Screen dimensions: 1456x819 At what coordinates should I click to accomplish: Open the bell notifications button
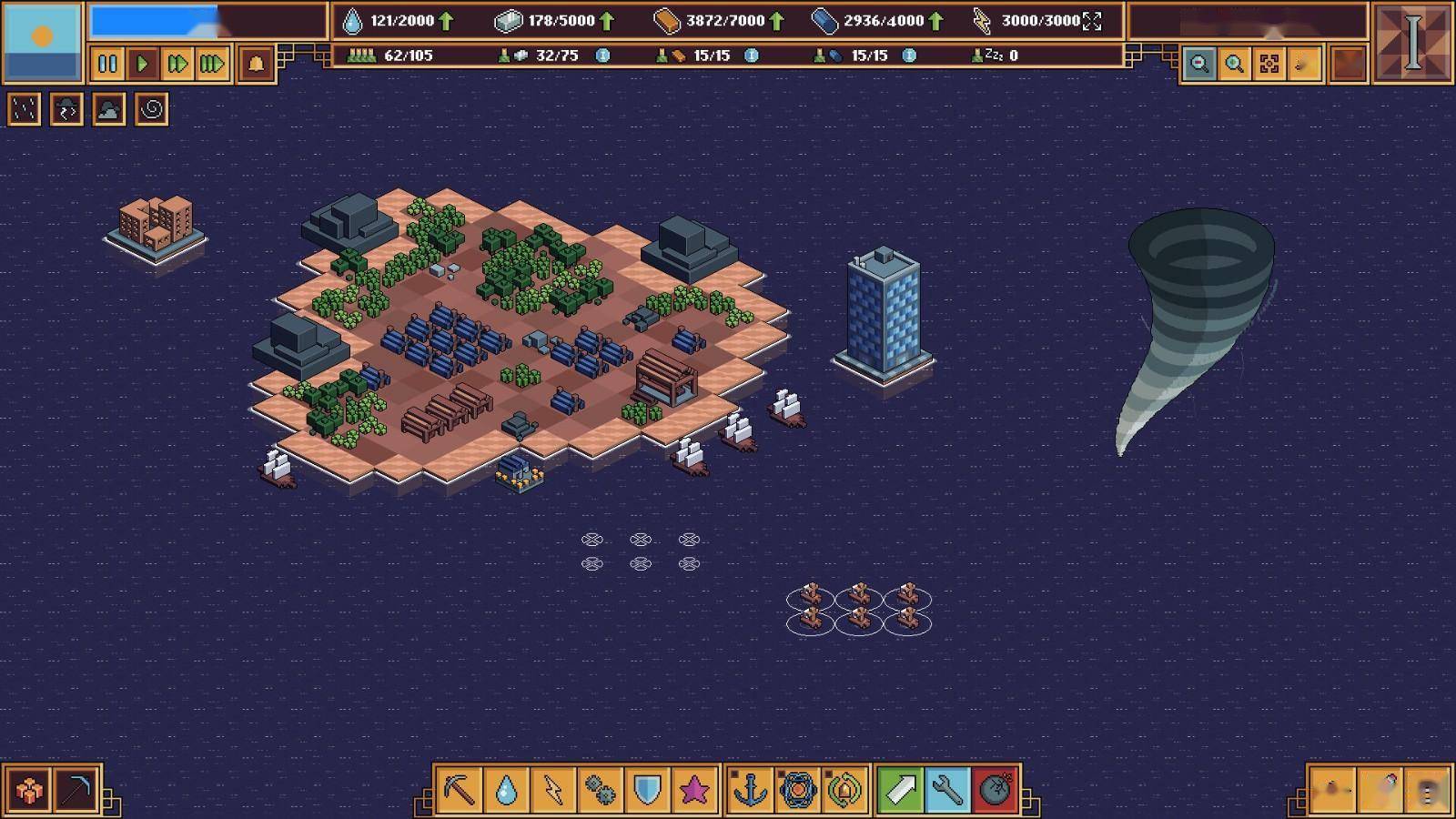(x=257, y=64)
